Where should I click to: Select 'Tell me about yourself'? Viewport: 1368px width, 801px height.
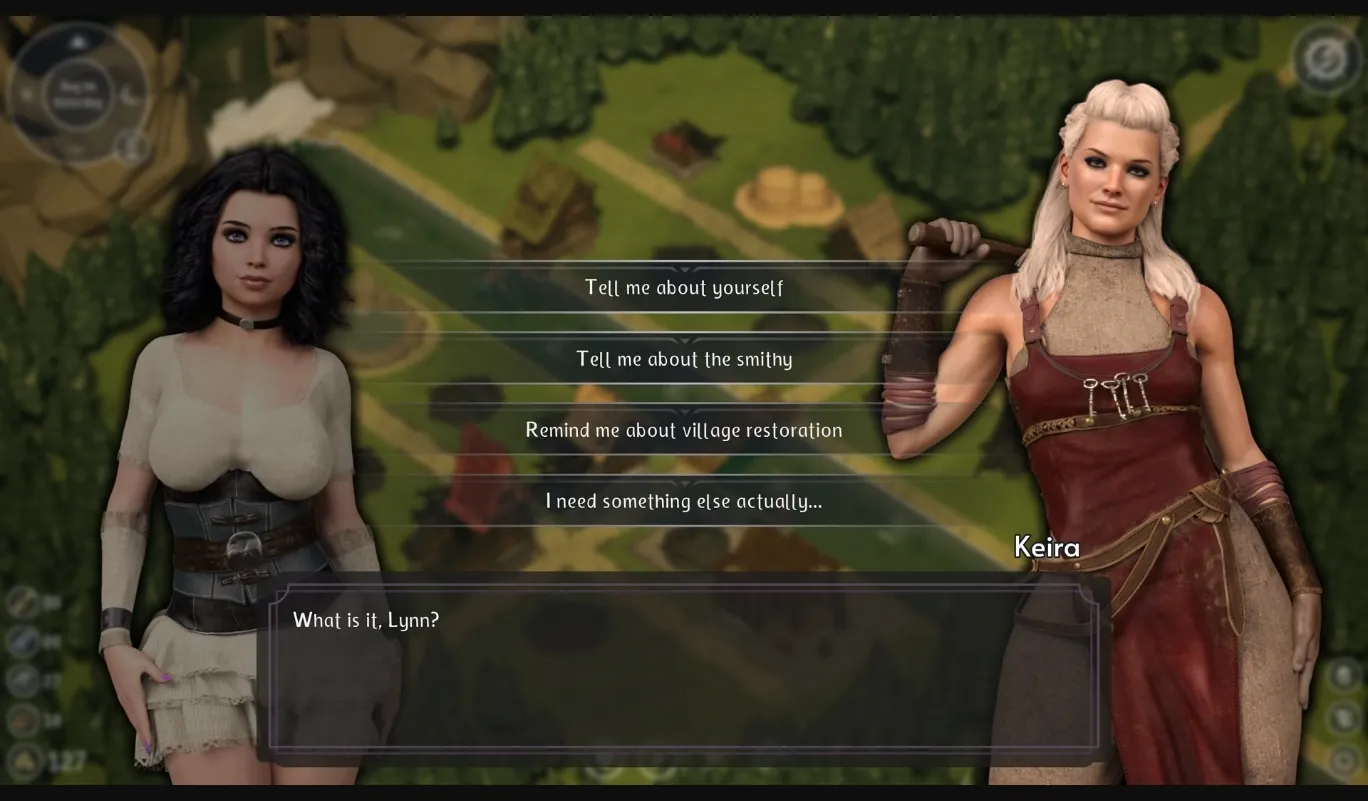click(684, 287)
